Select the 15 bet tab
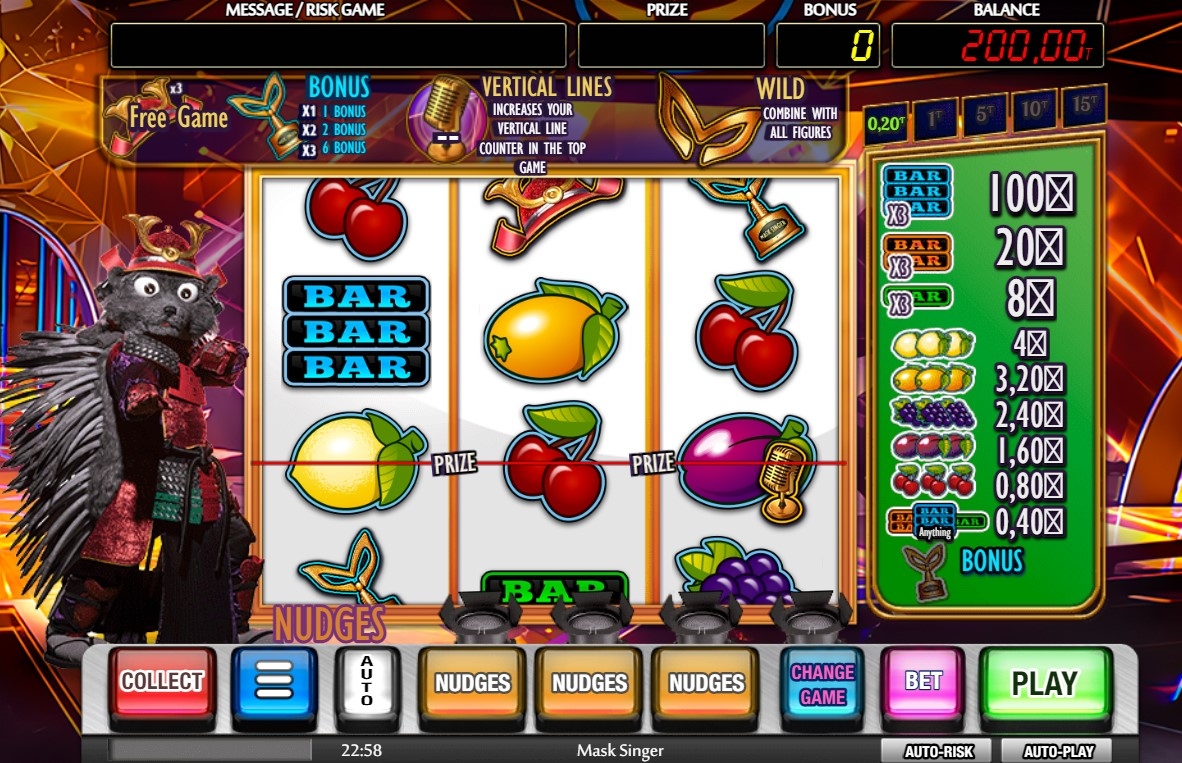 click(1084, 104)
